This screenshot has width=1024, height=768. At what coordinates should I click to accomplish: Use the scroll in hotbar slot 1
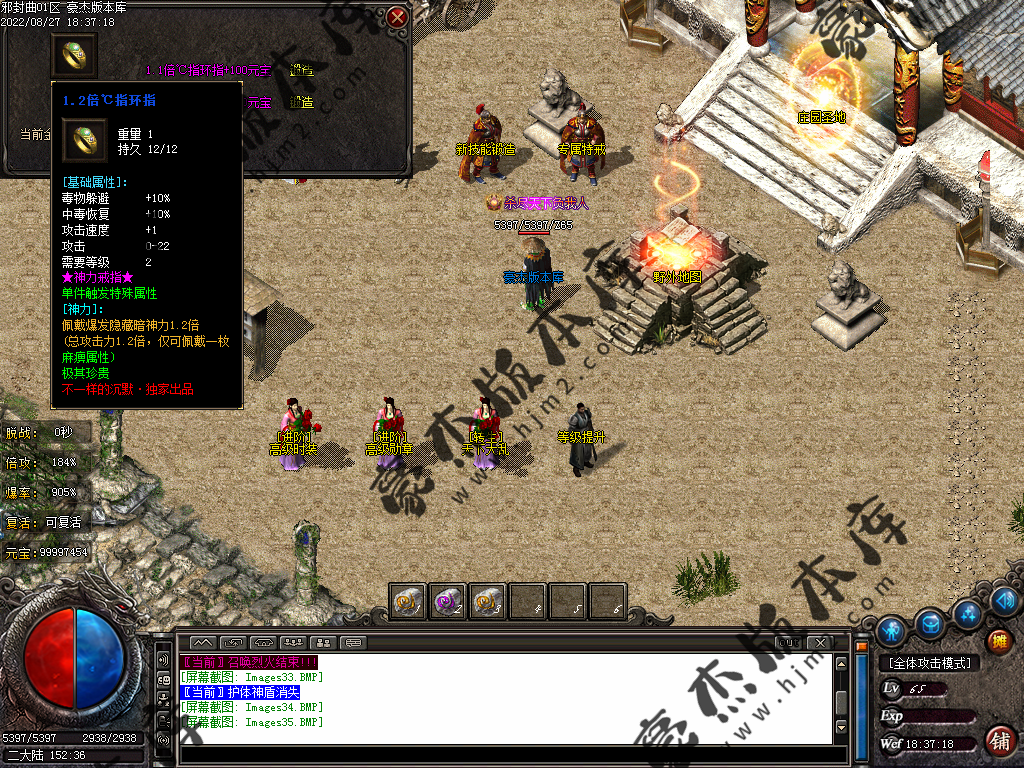407,602
